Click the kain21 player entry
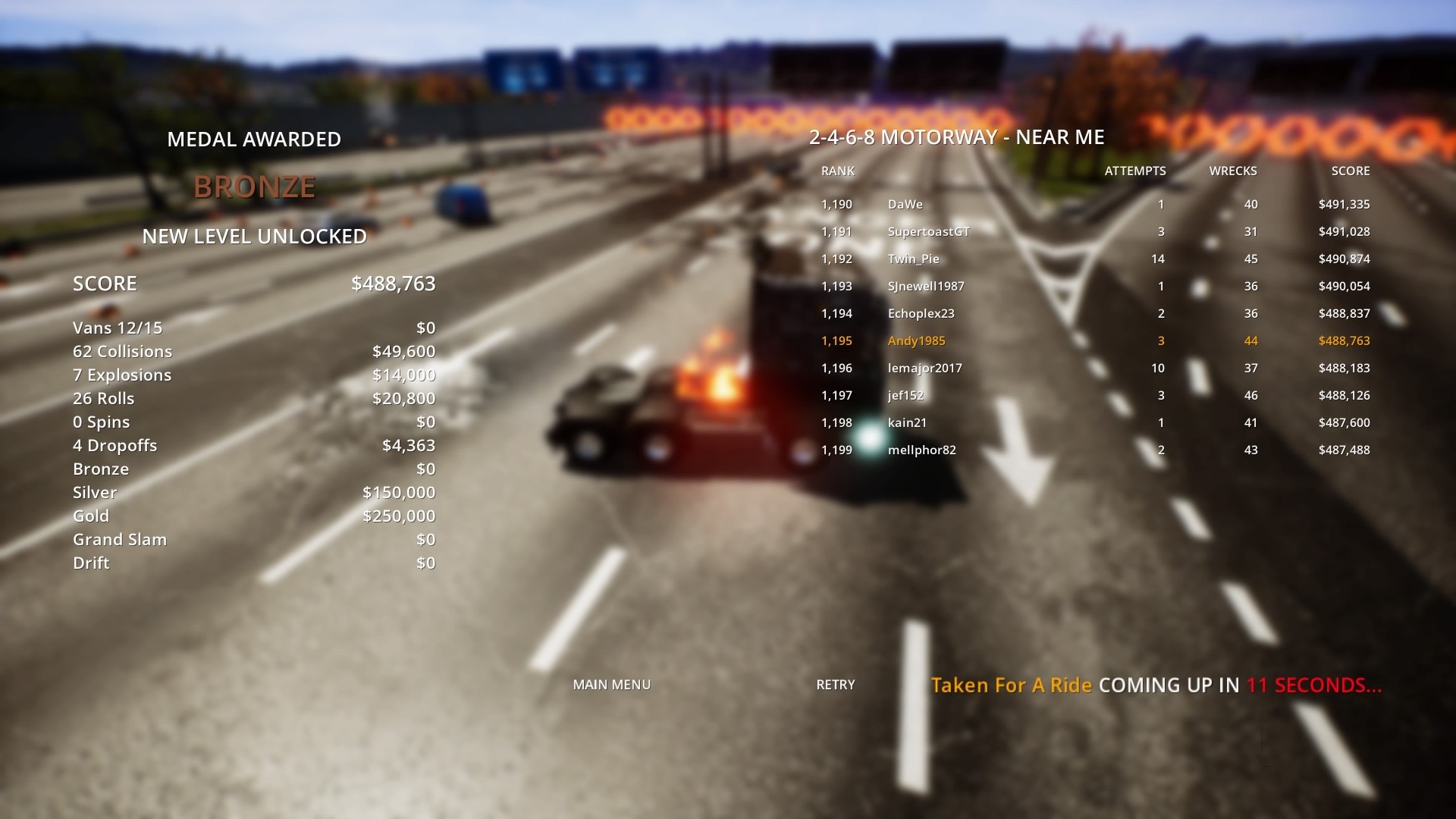The height and width of the screenshot is (819, 1456). [908, 422]
